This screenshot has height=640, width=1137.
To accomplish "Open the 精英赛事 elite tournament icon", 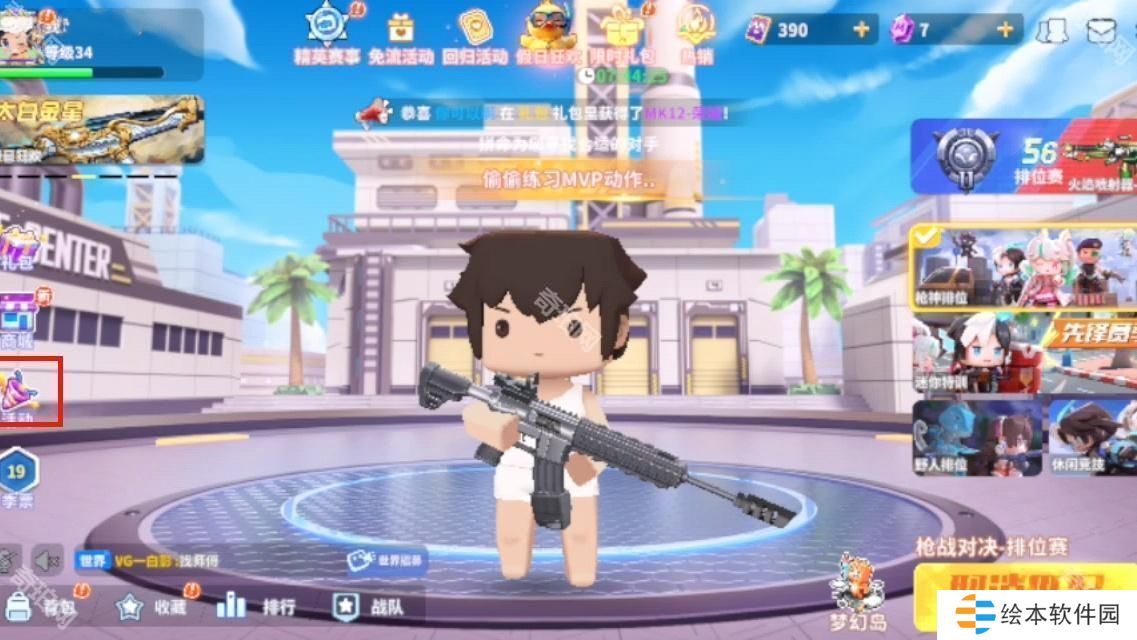I will (x=327, y=32).
